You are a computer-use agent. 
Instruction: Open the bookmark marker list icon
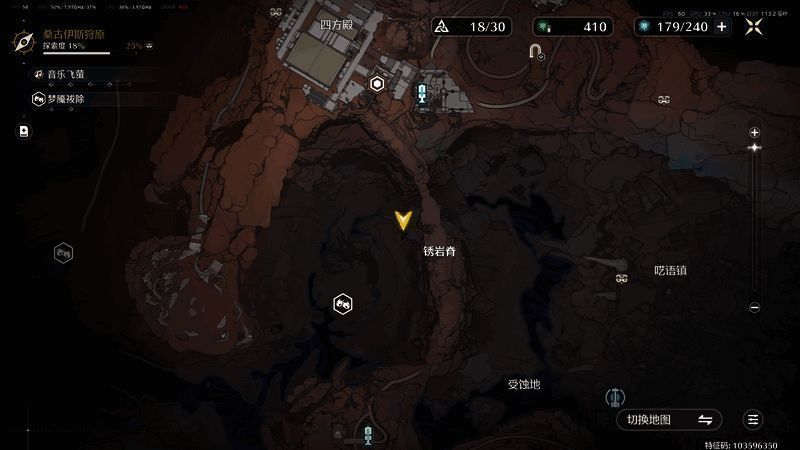24,130
